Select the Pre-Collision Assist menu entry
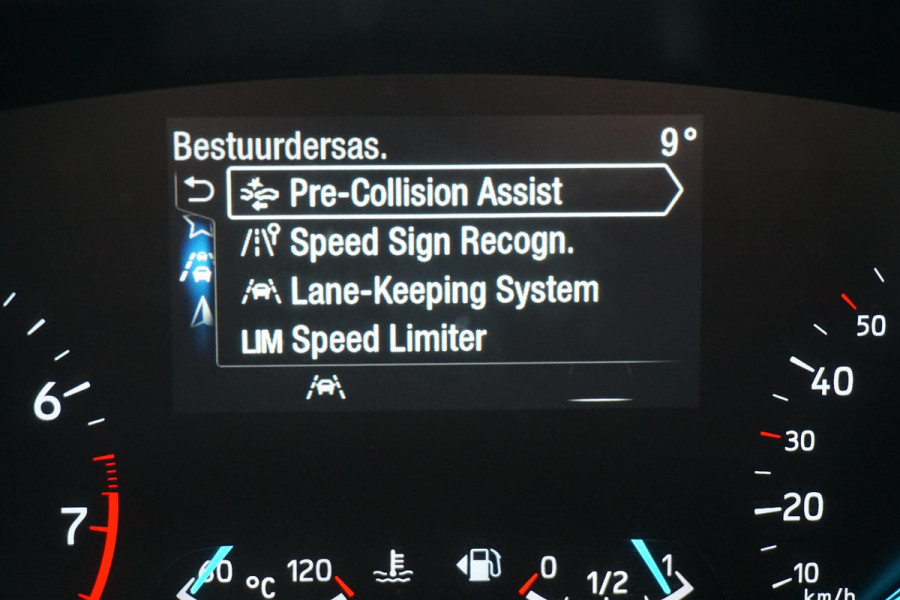This screenshot has height=600, width=900. pyautogui.click(x=427, y=192)
